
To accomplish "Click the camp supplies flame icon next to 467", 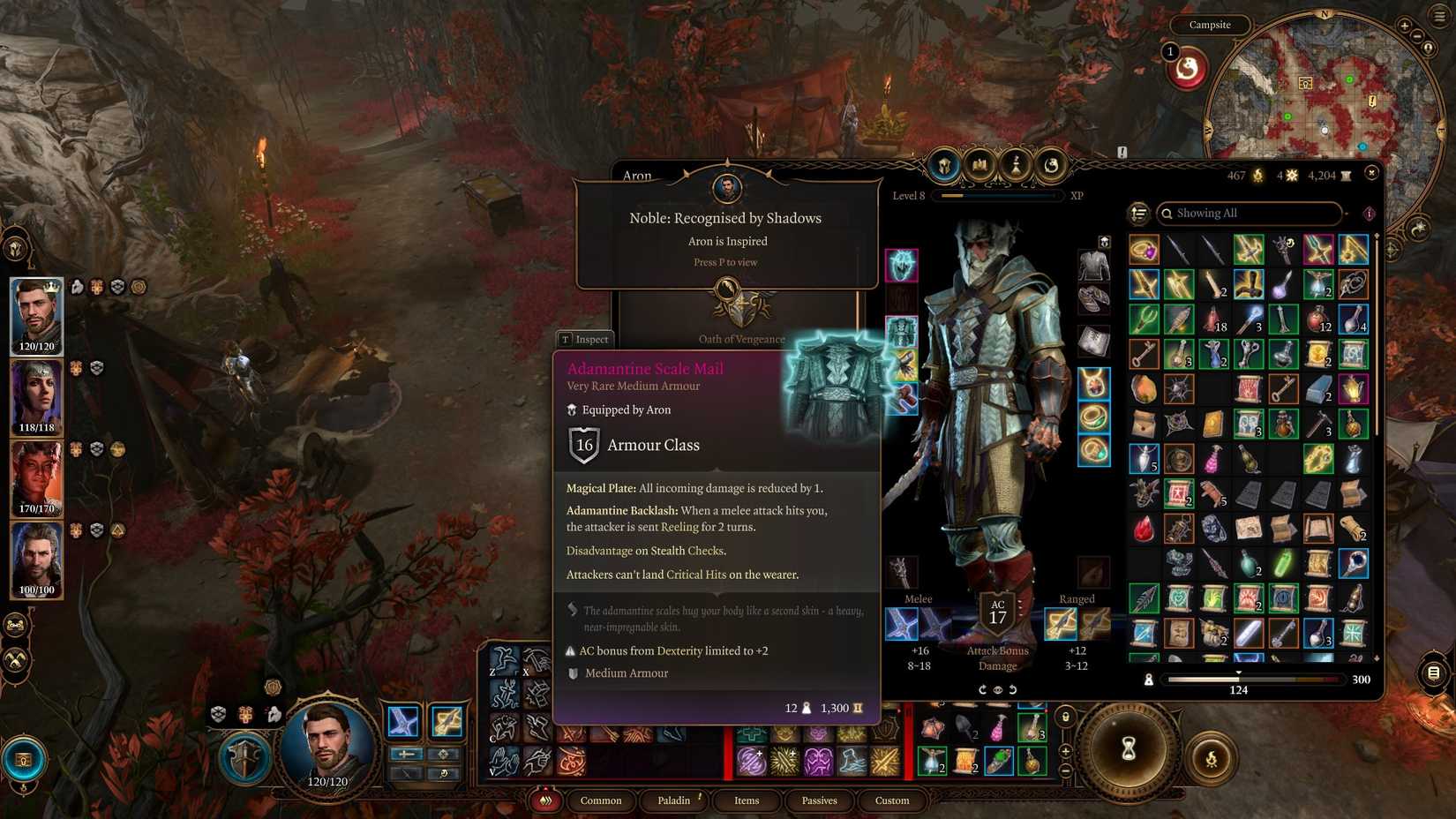I will (1257, 176).
